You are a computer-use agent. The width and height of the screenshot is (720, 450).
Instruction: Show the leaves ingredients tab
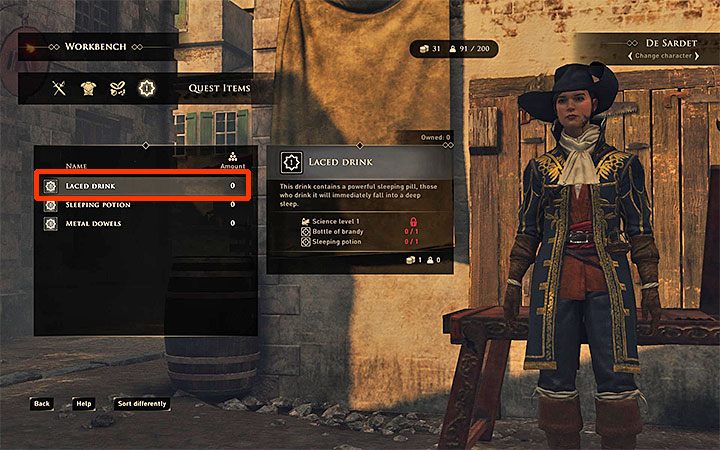pos(117,88)
